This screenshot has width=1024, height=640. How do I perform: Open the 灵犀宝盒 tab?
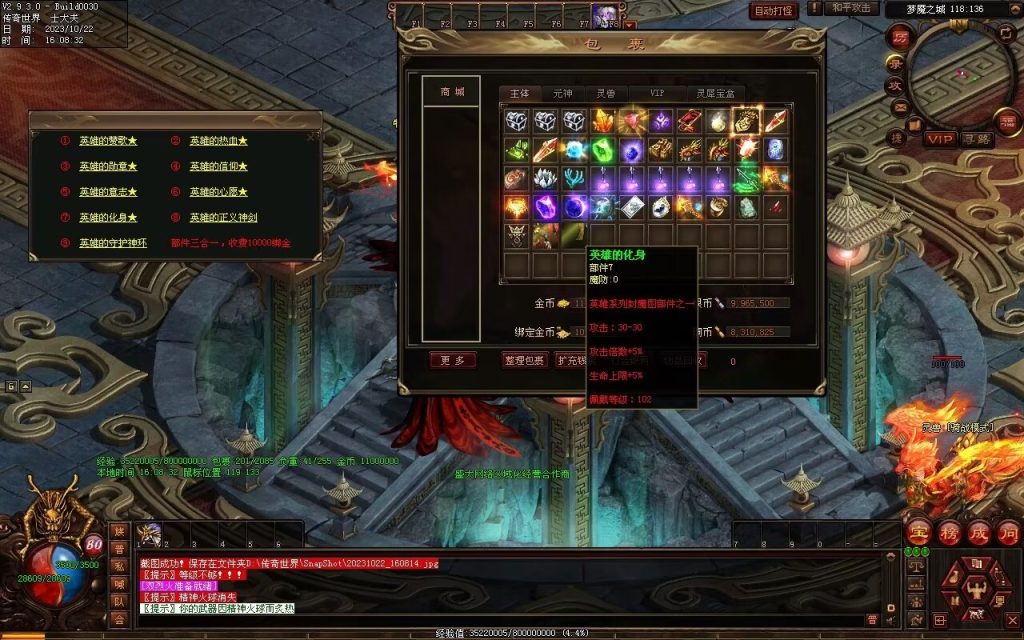[x=715, y=93]
